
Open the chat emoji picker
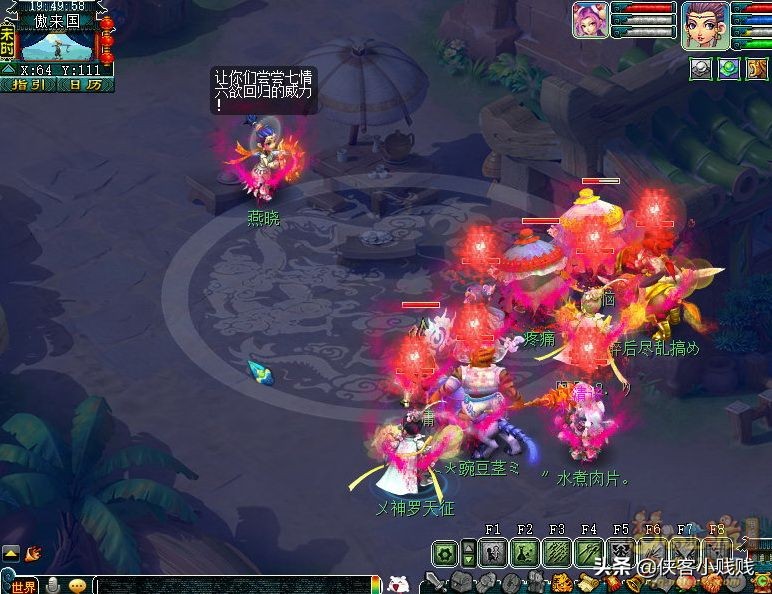[77, 586]
